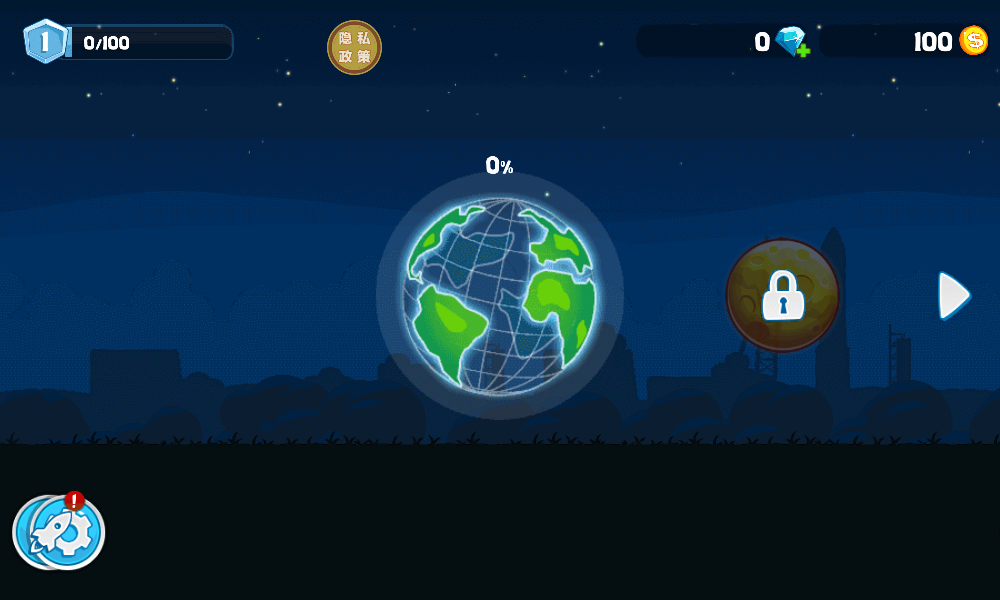Screen dimensions: 1000x600
Task: Click the gold coin currency icon
Action: pyautogui.click(x=973, y=41)
